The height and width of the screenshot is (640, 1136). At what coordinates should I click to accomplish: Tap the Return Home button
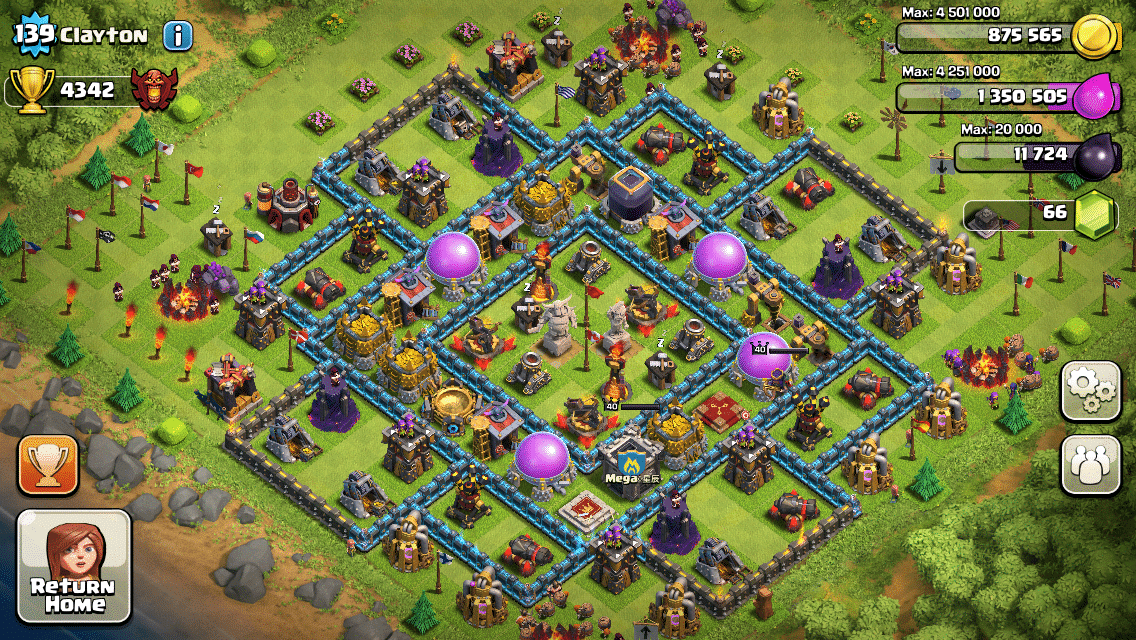coord(75,566)
